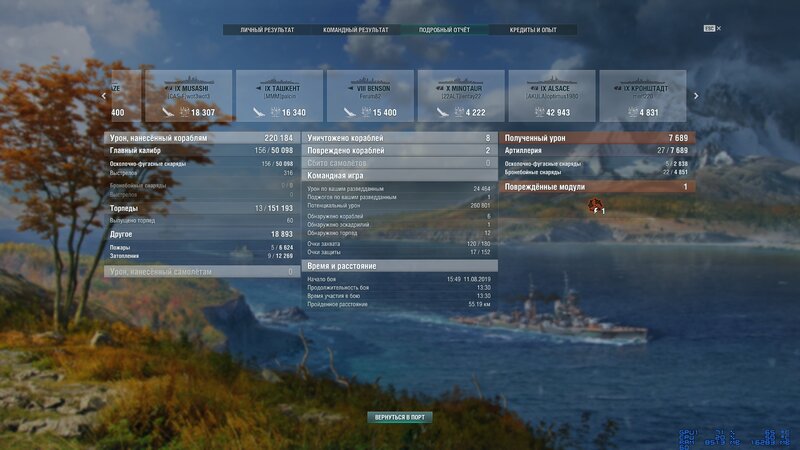Screen dimensions: 800x450
Task: Choose the IX Ташкент ship card
Action: point(279,96)
